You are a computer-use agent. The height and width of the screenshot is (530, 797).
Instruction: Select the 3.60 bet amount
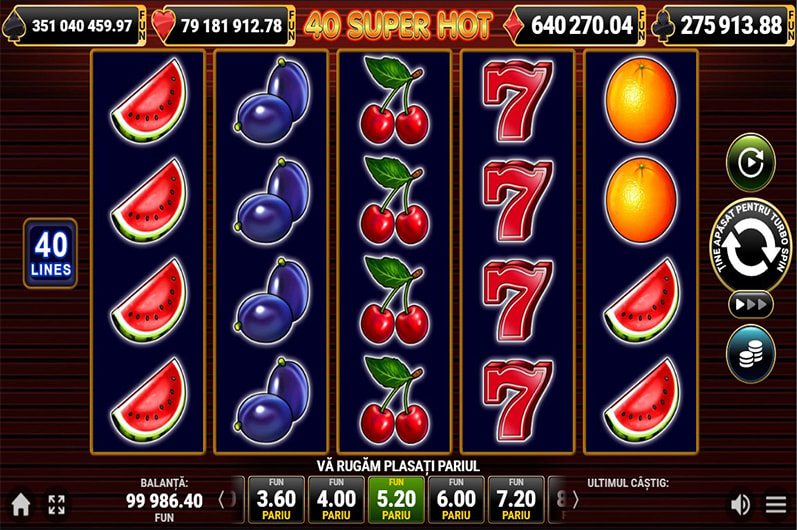click(276, 499)
